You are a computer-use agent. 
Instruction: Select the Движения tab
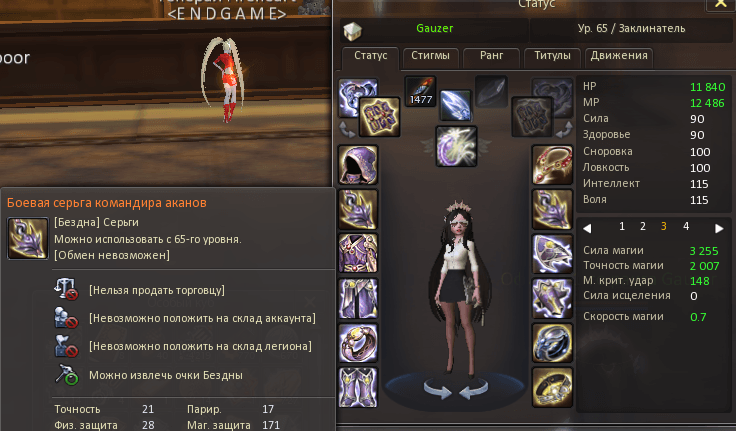tap(619, 56)
